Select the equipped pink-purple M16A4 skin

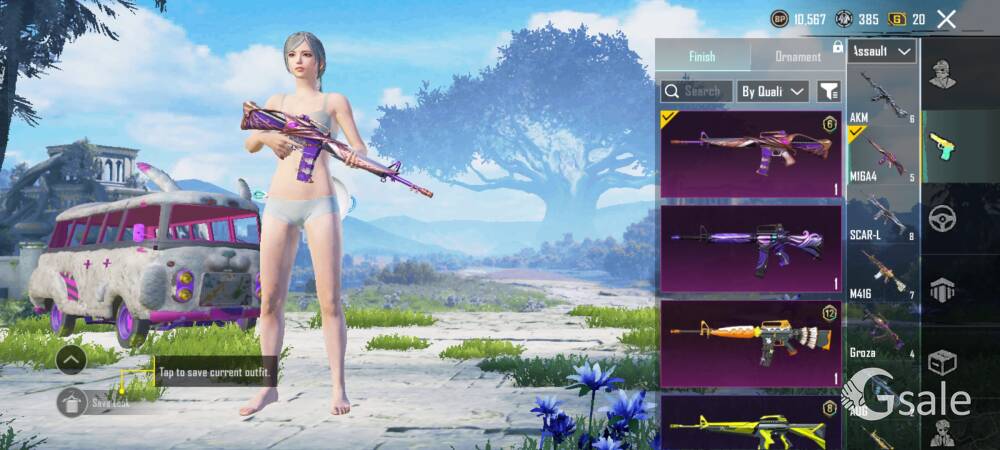(x=750, y=154)
